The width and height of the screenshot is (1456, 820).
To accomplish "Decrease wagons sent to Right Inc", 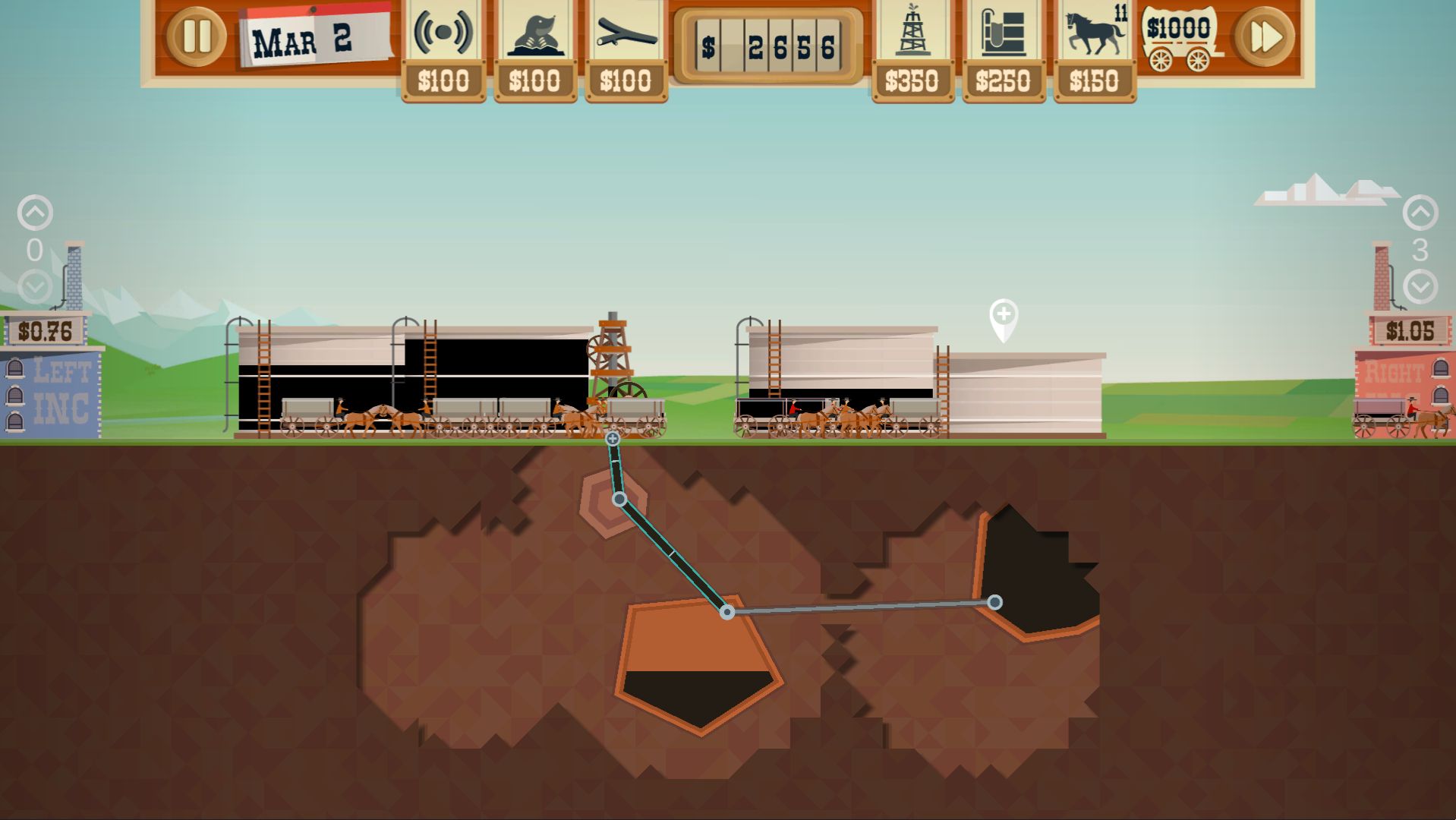I will (x=1420, y=287).
